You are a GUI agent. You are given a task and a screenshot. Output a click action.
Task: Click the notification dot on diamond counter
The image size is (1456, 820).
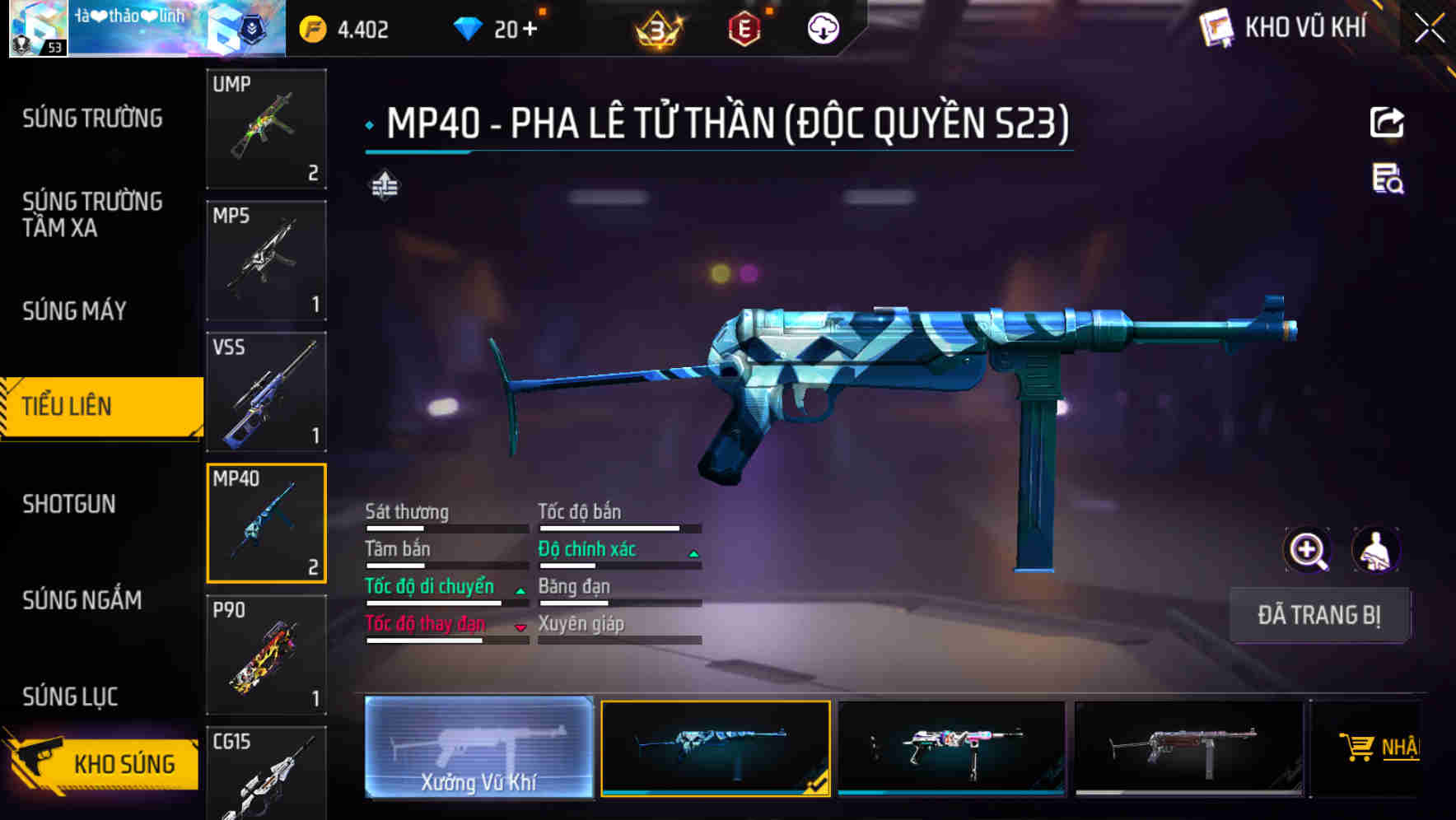click(x=541, y=10)
